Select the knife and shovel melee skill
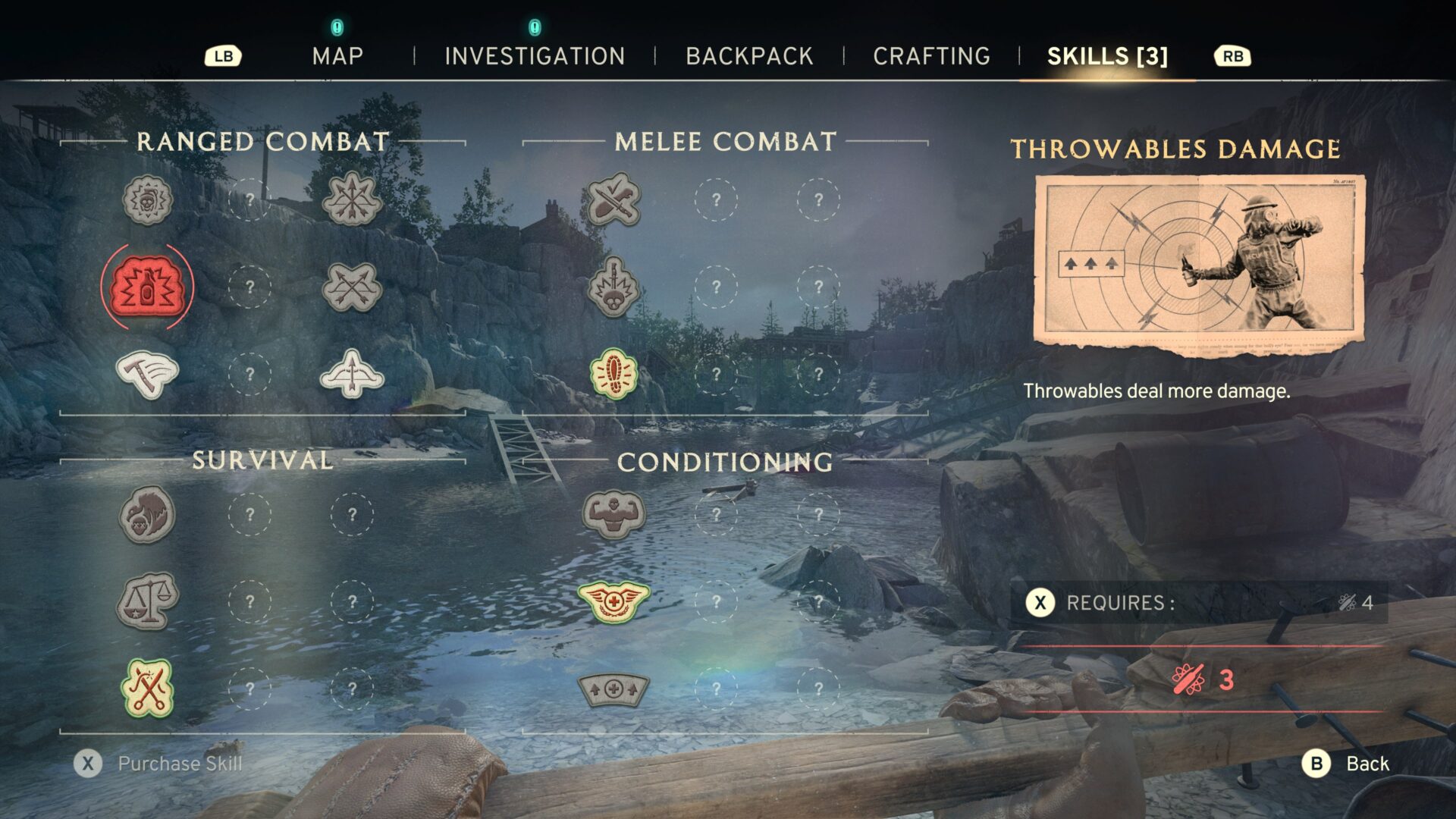 pyautogui.click(x=613, y=199)
